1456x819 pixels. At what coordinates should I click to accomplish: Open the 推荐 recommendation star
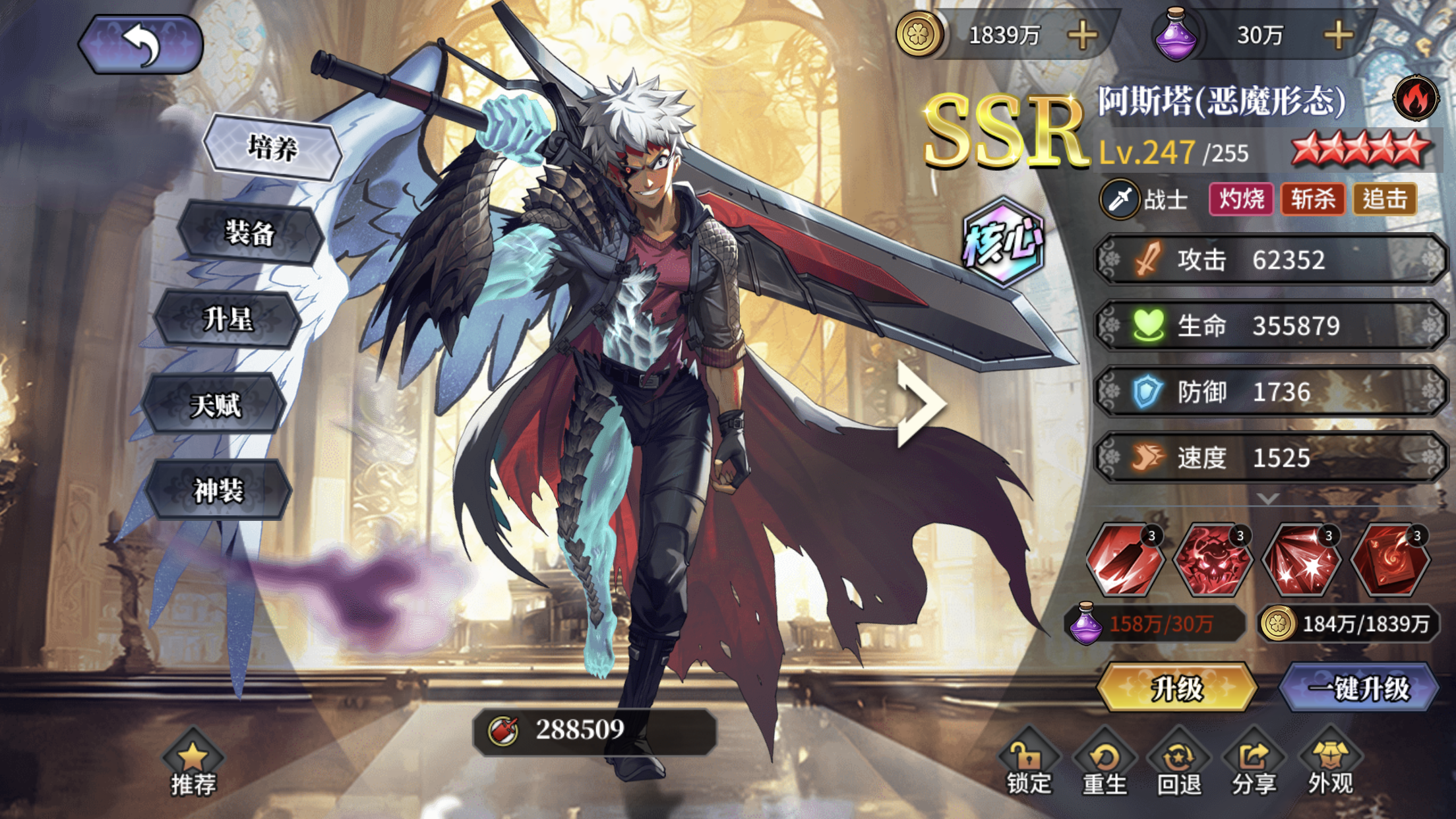coord(193,765)
